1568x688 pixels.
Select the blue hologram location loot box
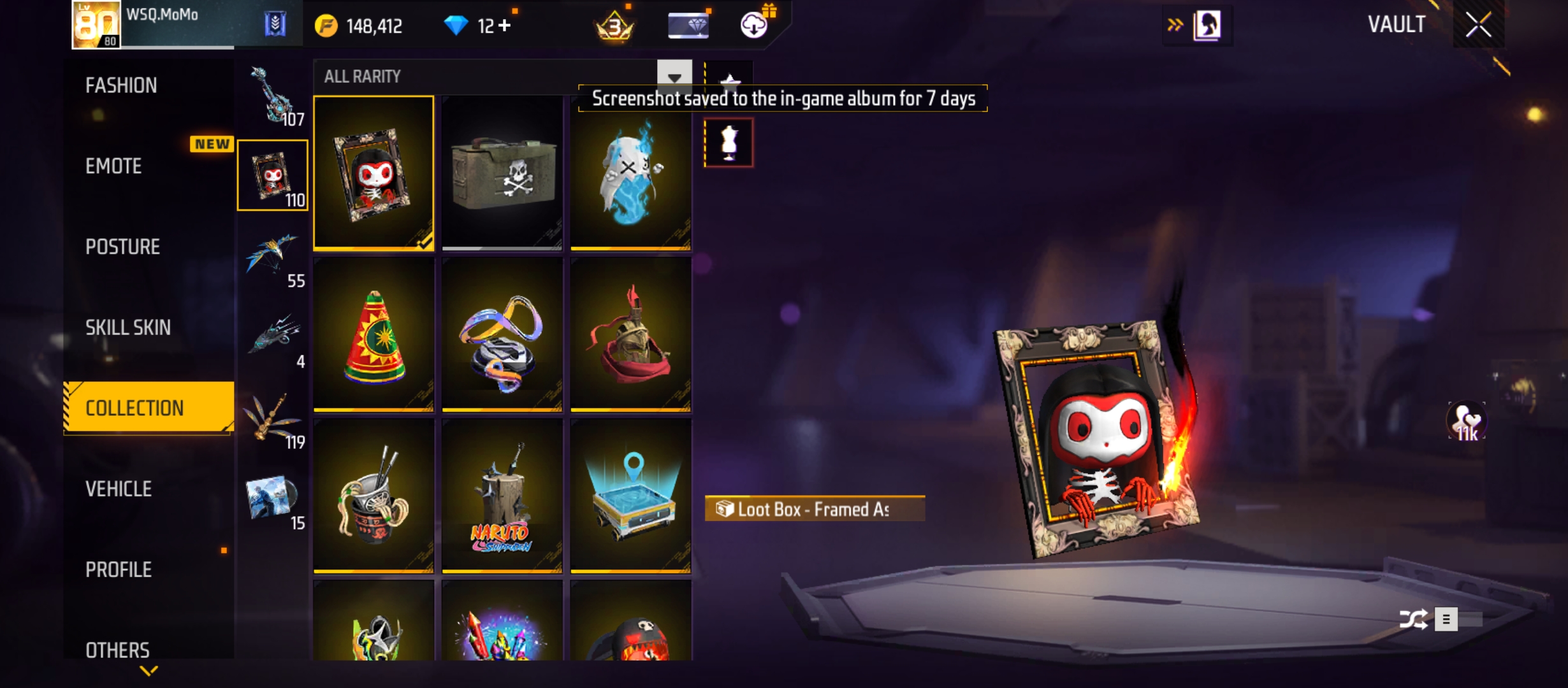pyautogui.click(x=630, y=496)
